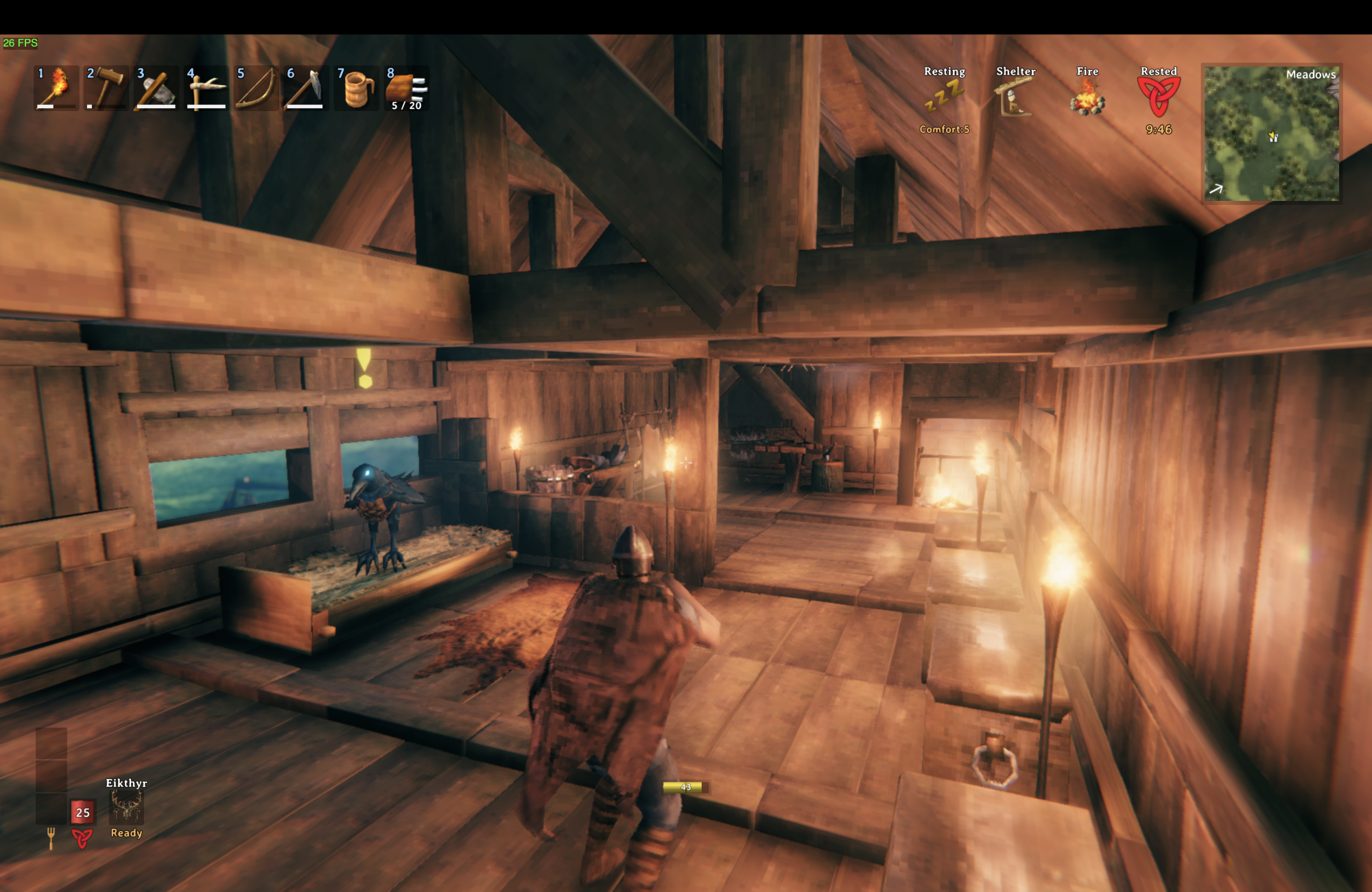Viewport: 1372px width, 892px height.
Task: Click the wooden tankard hotbar slot
Action: (x=357, y=88)
